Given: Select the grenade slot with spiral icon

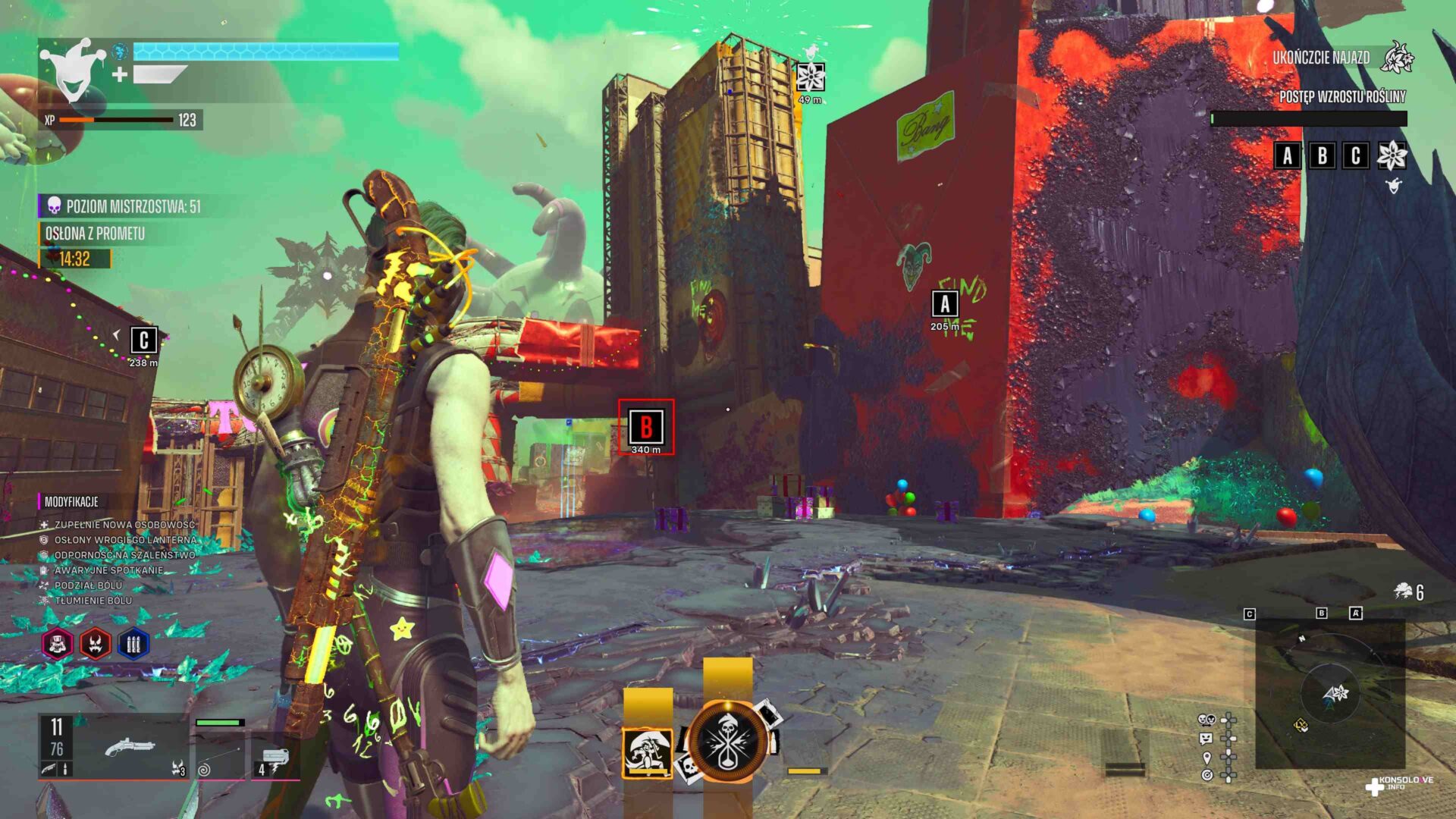Looking at the screenshot, I should (x=220, y=756).
